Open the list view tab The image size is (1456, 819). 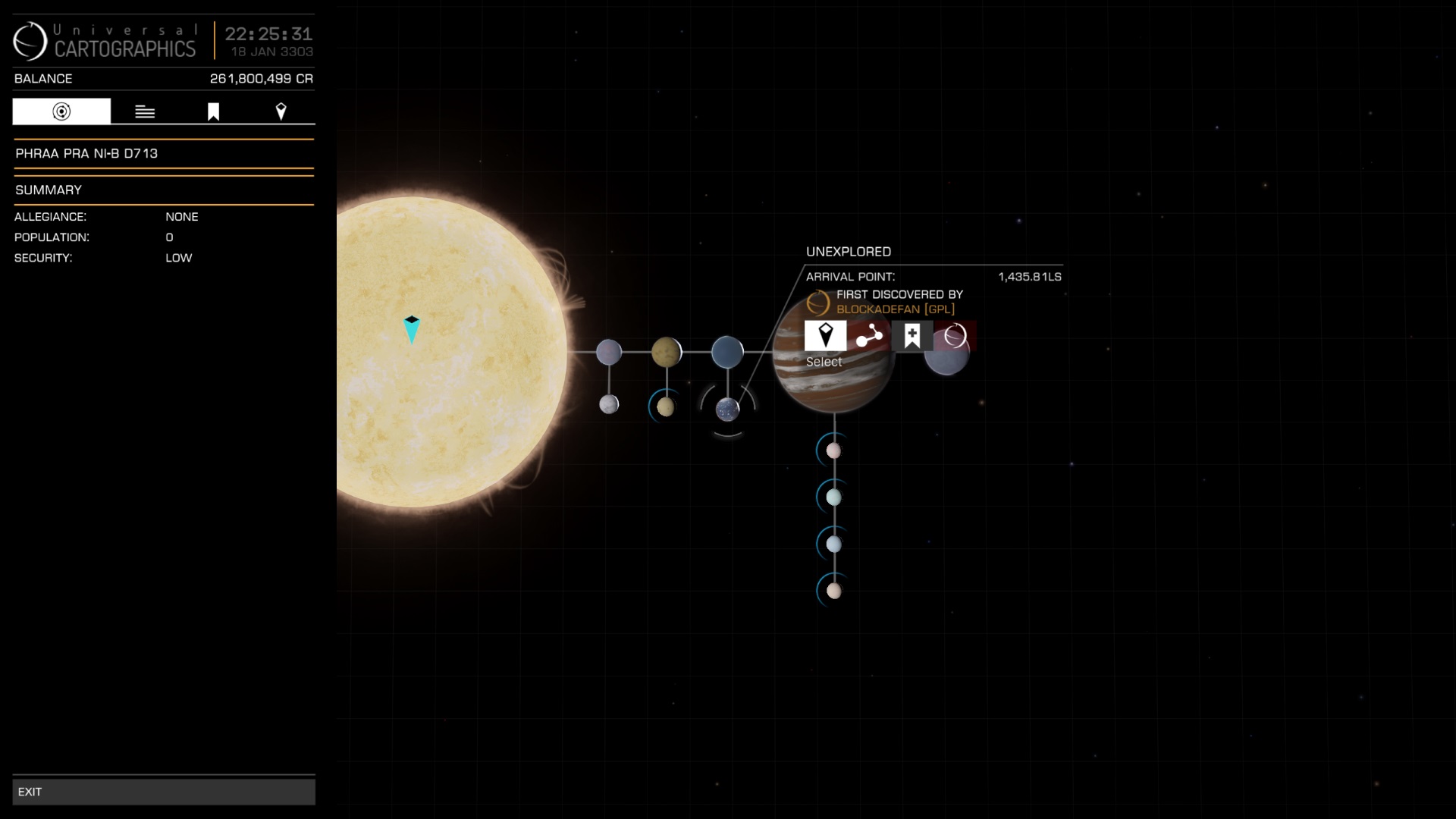145,111
